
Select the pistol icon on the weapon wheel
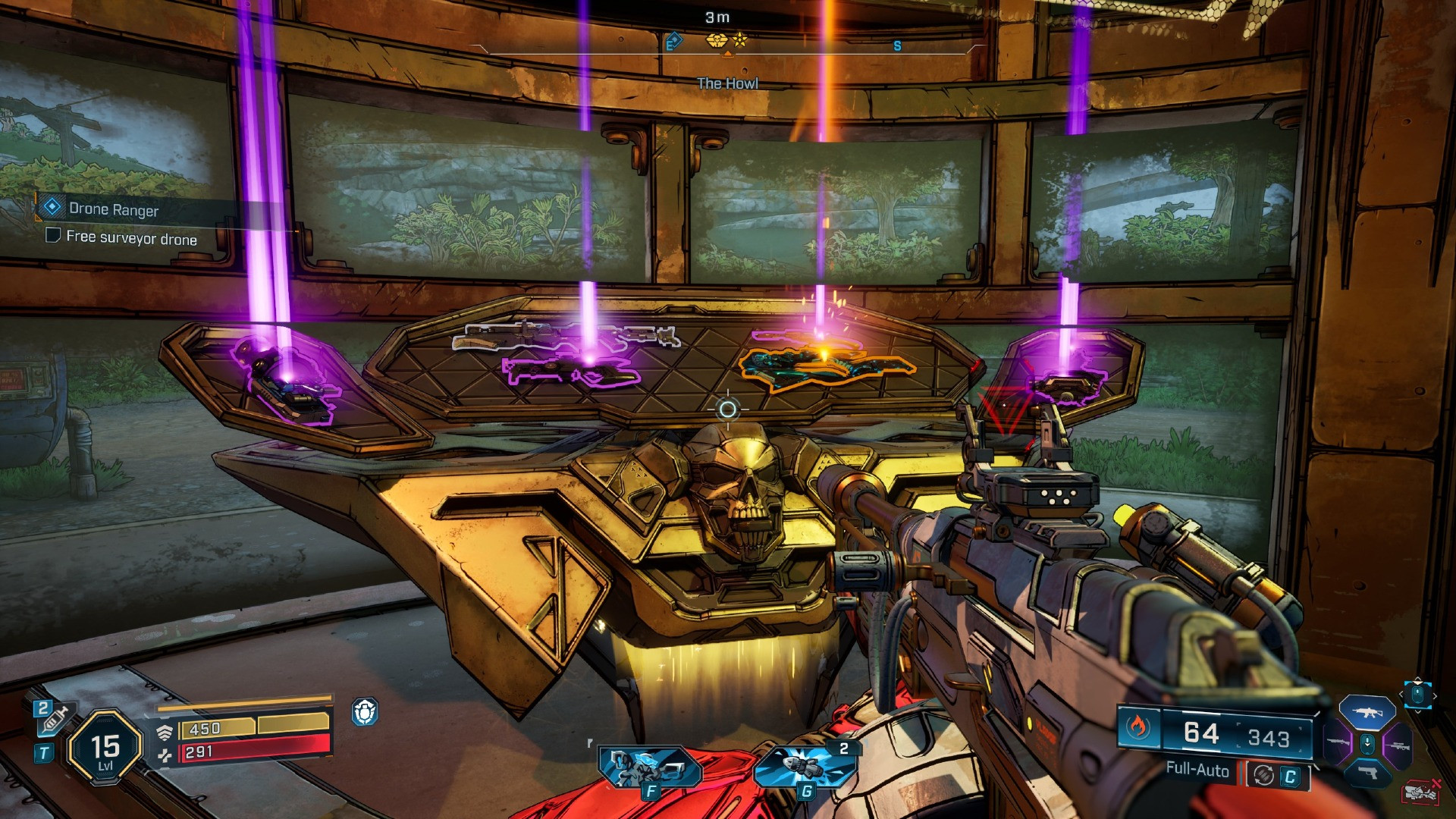[x=1369, y=773]
